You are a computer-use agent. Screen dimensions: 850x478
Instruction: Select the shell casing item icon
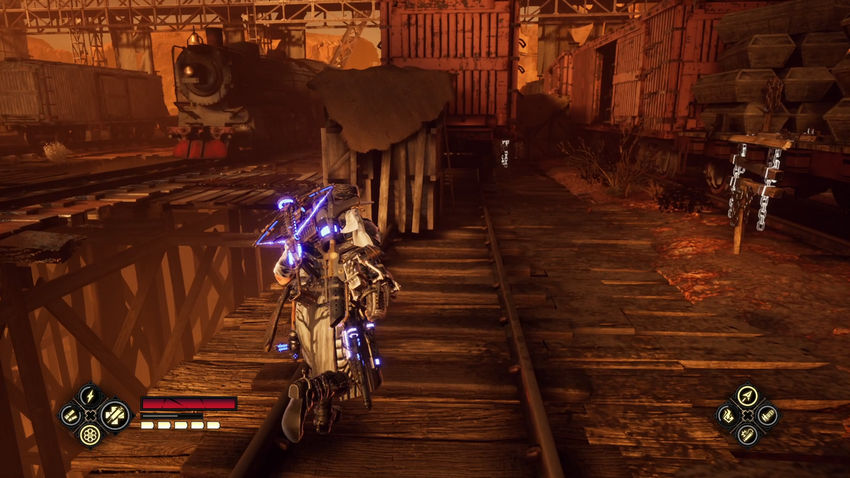point(767,414)
